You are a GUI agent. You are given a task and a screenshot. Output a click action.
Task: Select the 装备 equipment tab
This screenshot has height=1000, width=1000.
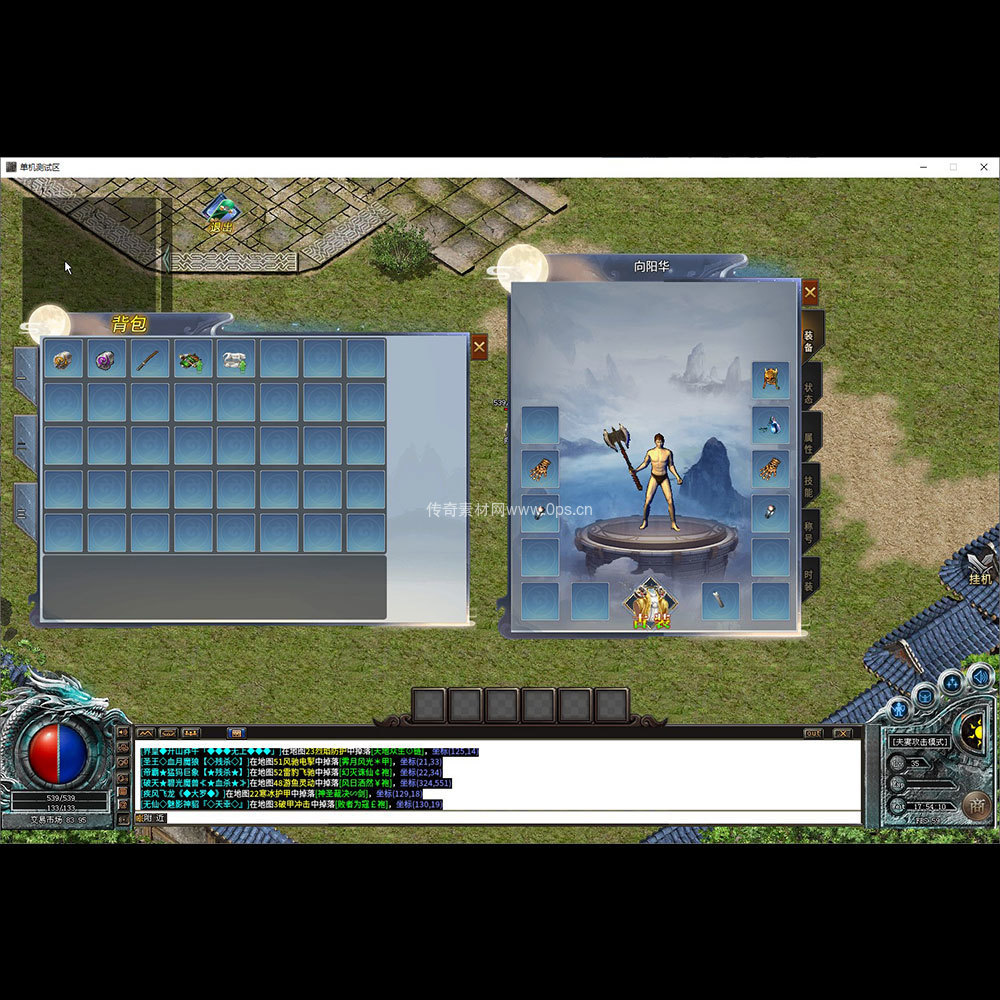(809, 335)
